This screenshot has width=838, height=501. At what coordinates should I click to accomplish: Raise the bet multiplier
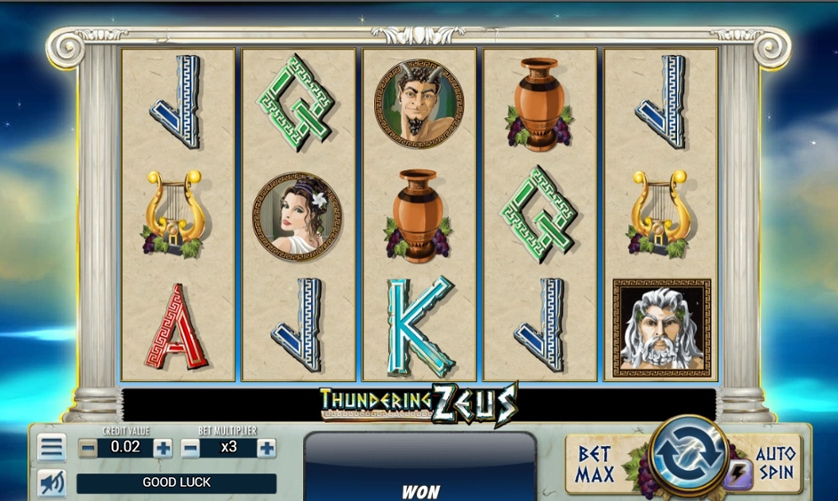(x=266, y=448)
